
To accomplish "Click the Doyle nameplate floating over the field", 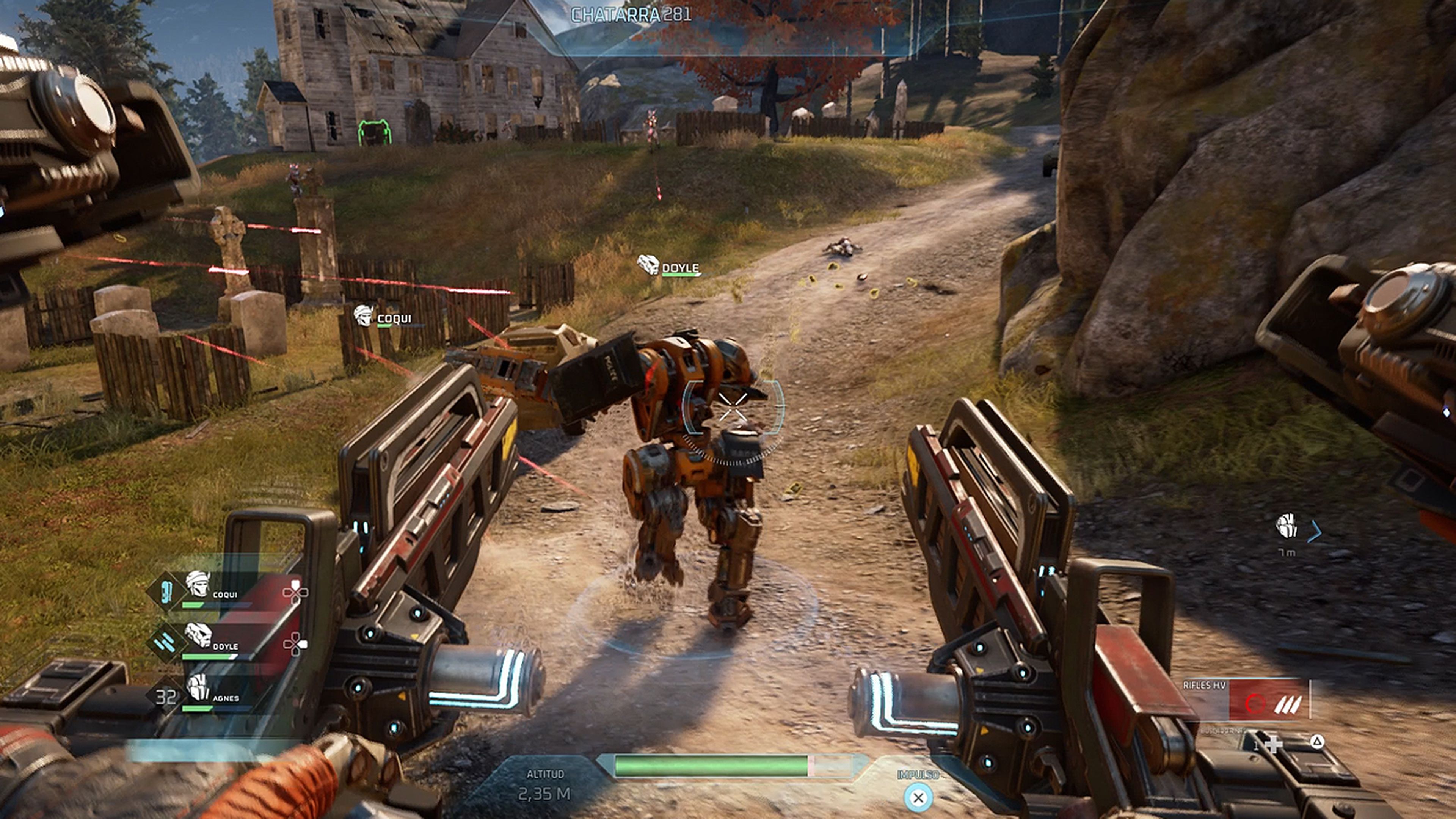I will tap(669, 266).
